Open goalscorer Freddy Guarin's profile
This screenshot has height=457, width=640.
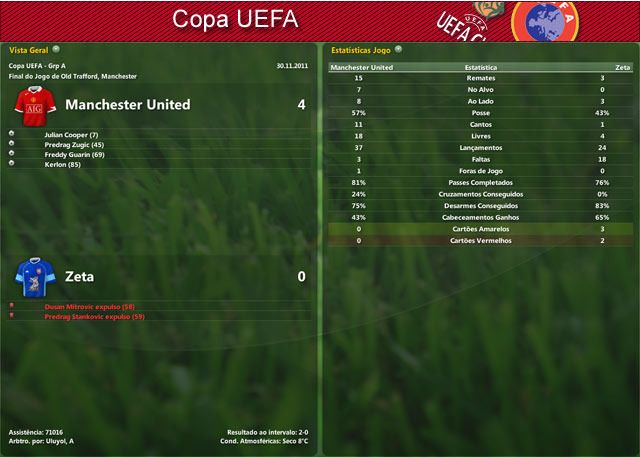coord(74,155)
